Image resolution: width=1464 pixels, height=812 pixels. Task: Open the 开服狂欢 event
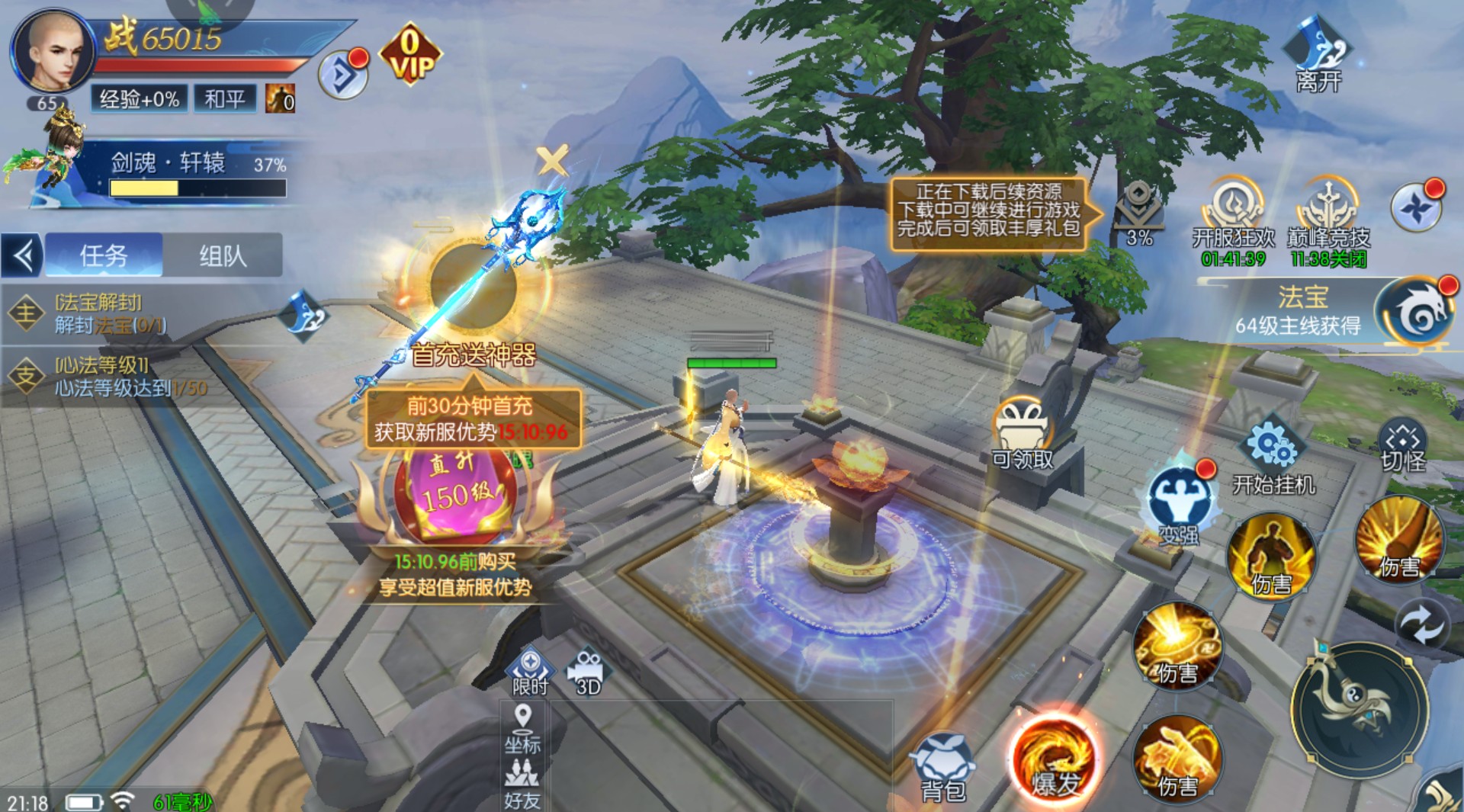(1233, 216)
